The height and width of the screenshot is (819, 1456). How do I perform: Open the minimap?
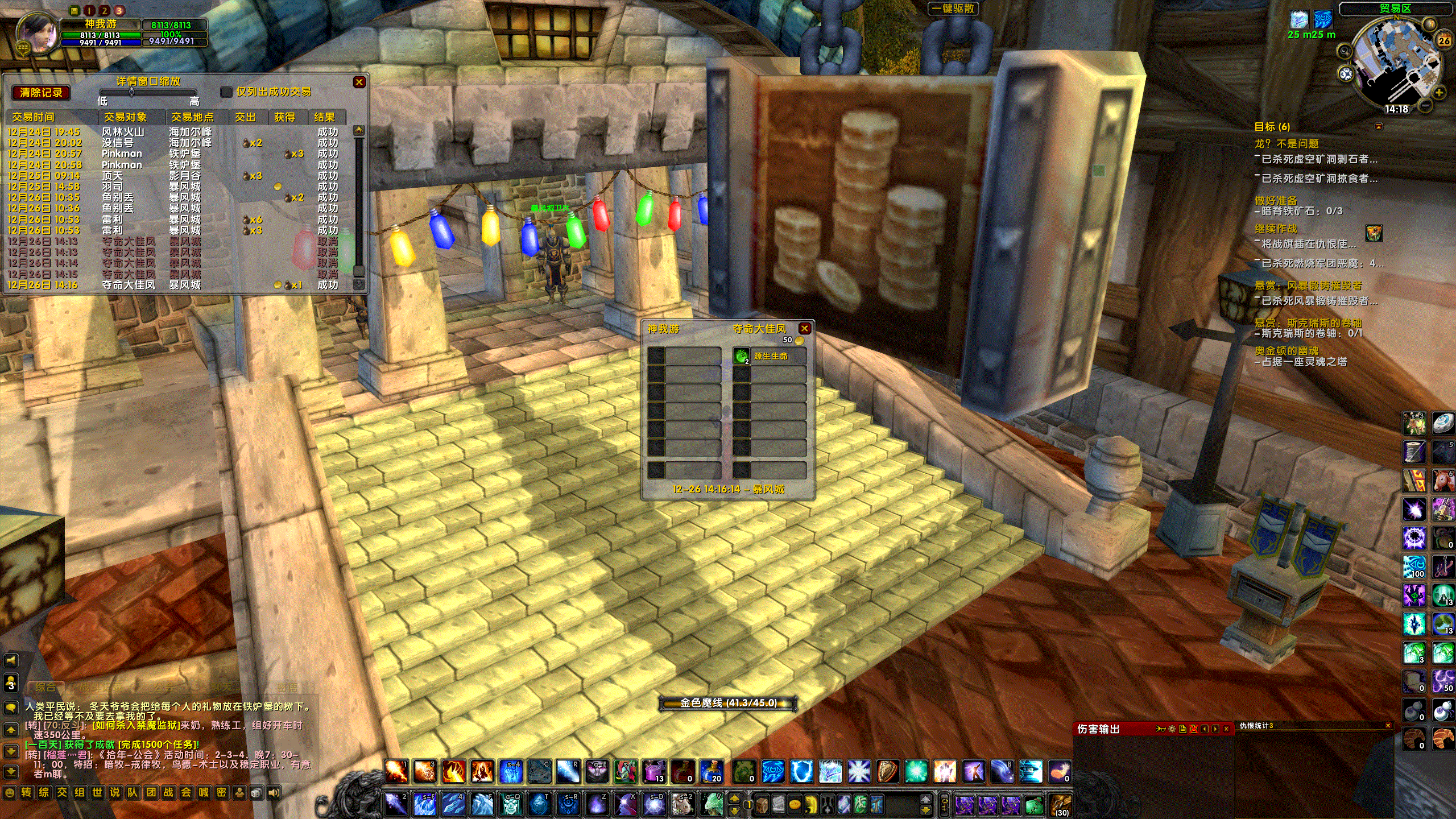pyautogui.click(x=1395, y=63)
